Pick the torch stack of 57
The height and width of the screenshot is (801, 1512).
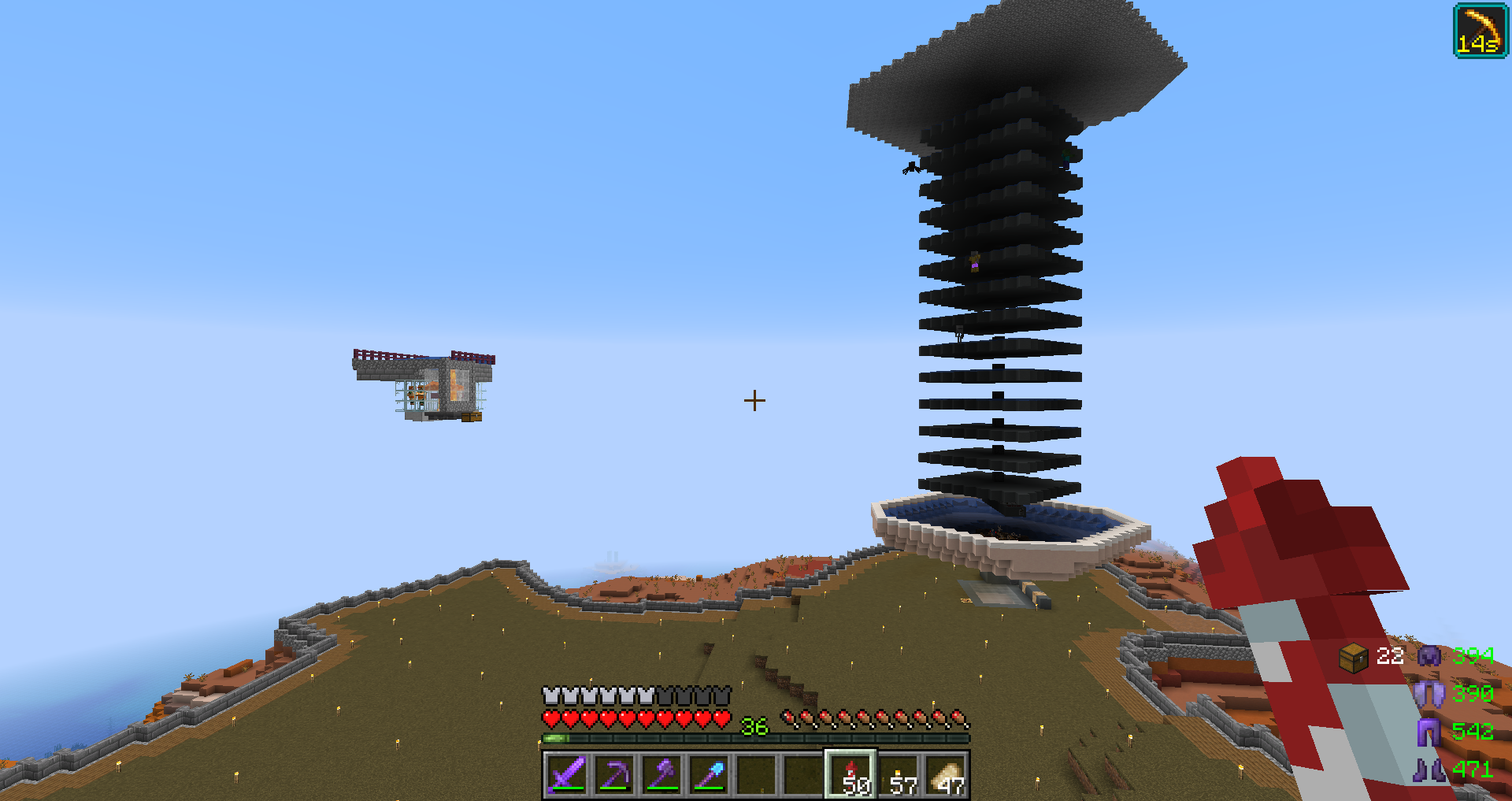899,775
